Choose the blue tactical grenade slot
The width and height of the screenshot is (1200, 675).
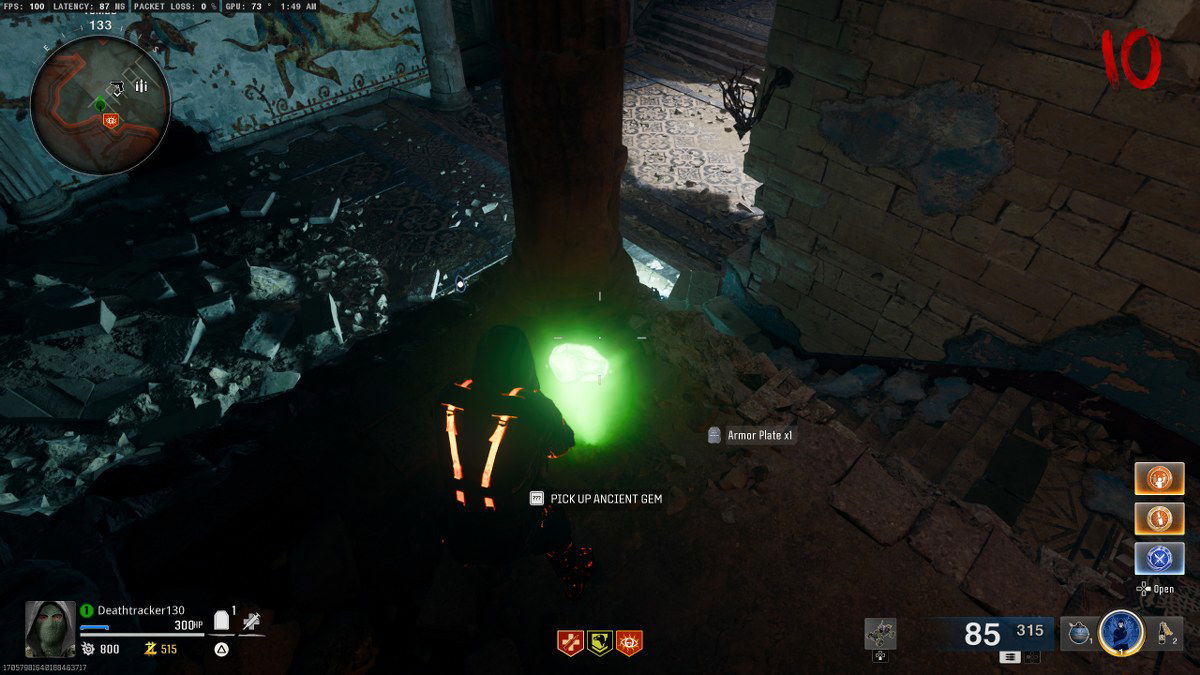click(x=1078, y=633)
